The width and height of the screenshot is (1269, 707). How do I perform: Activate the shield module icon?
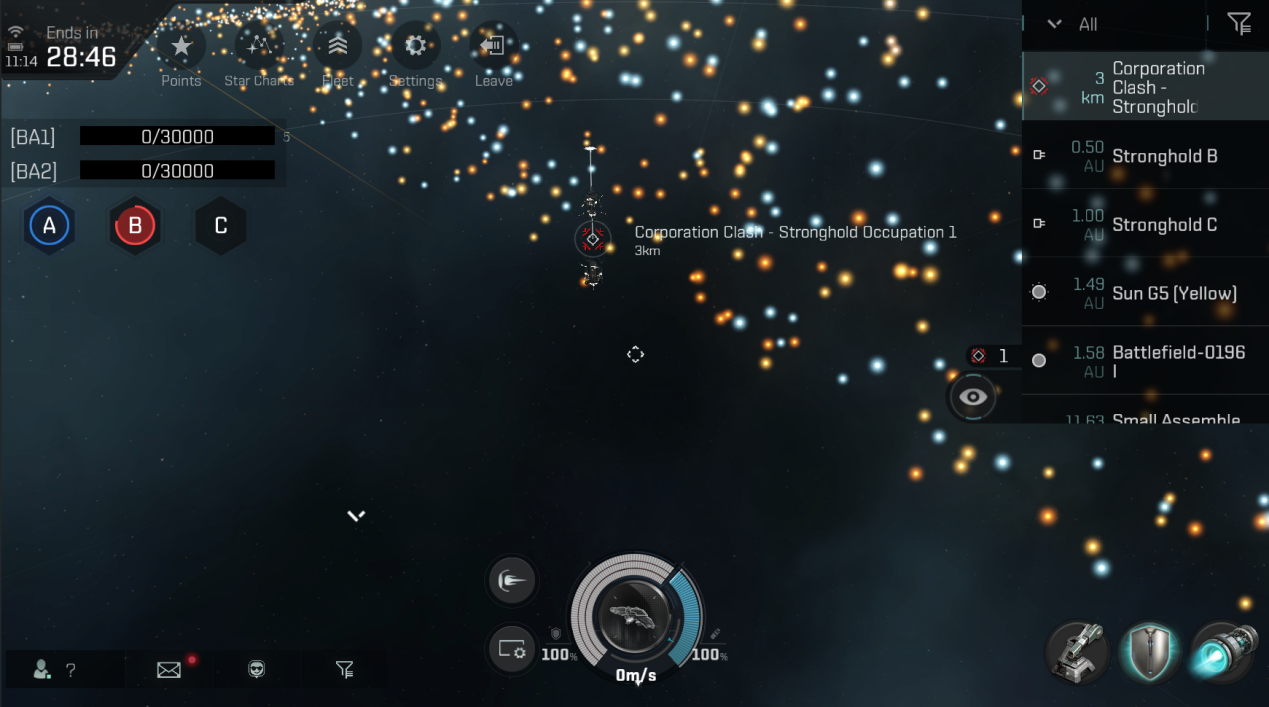coord(1150,654)
